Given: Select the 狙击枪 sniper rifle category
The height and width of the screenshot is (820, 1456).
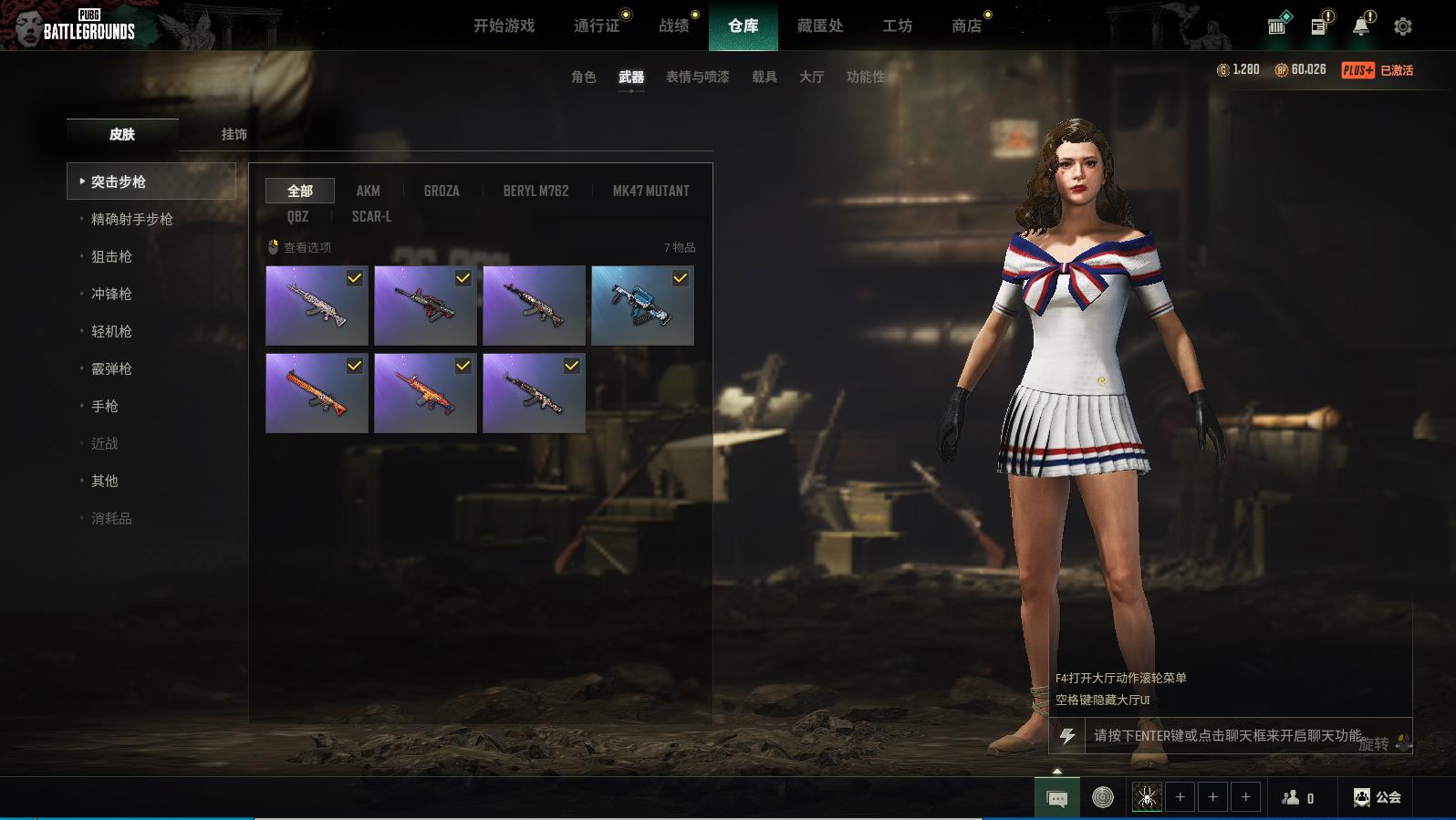Looking at the screenshot, I should 111,256.
